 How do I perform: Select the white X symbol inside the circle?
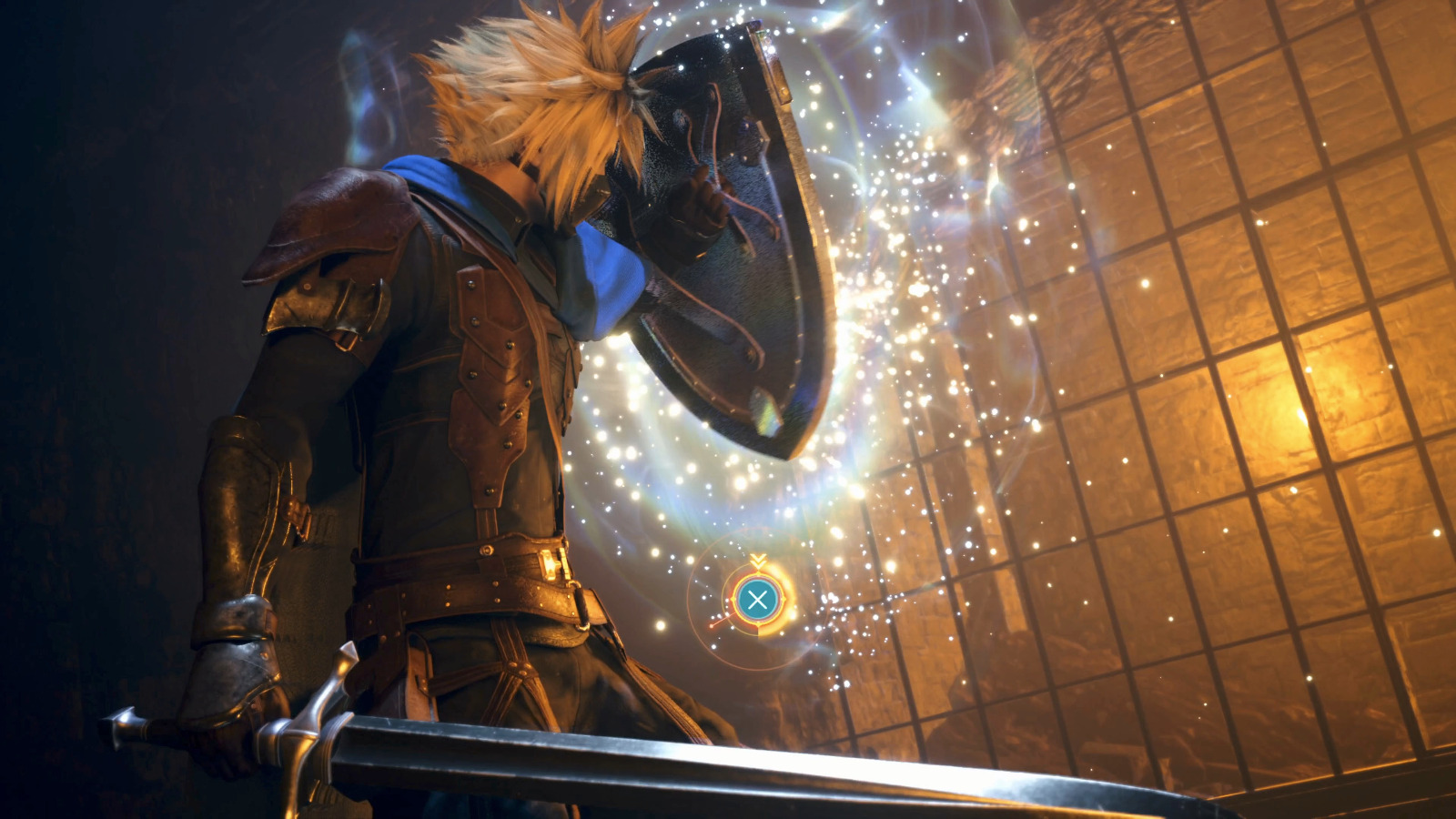(757, 599)
